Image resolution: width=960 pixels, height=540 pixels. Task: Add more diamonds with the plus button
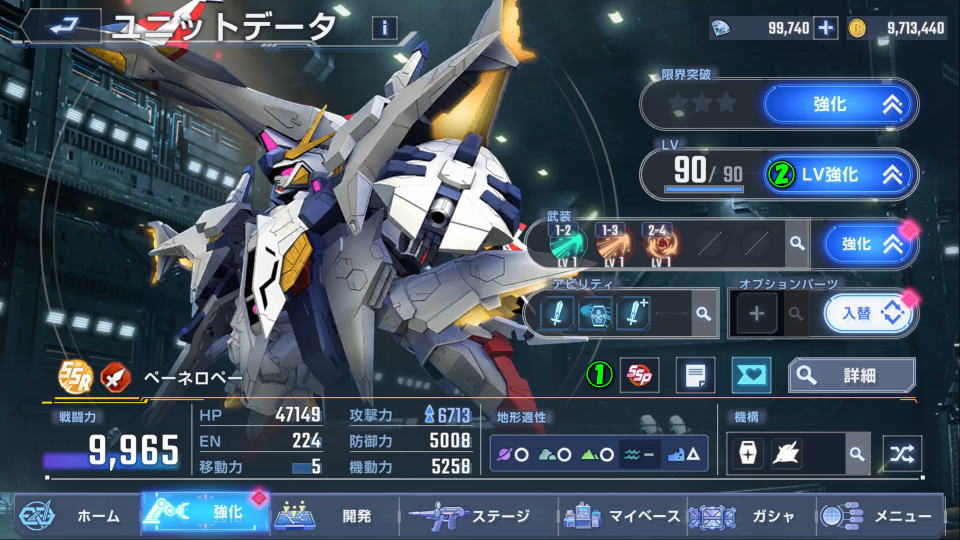826,28
